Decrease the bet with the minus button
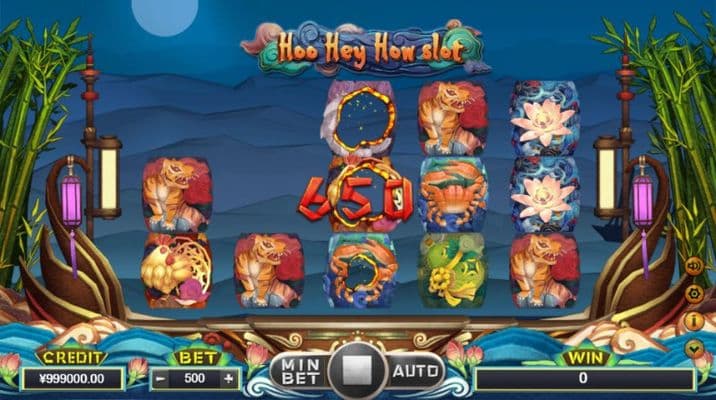The height and width of the screenshot is (400, 716). 159,379
